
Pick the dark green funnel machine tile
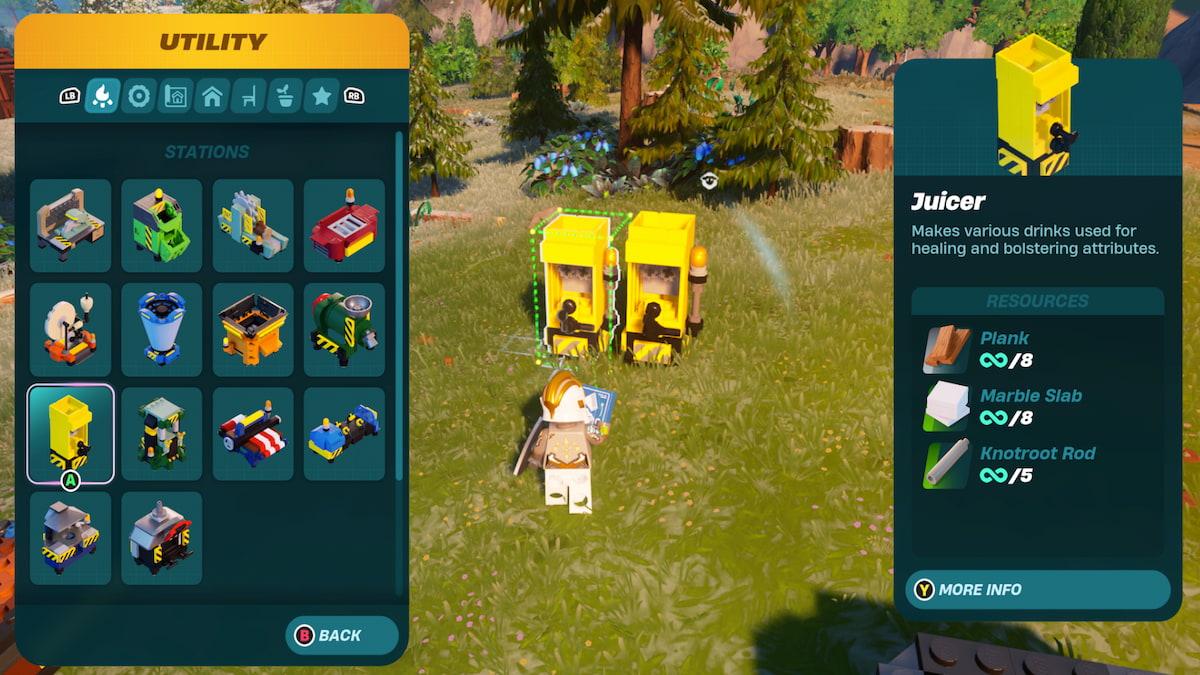tap(344, 329)
